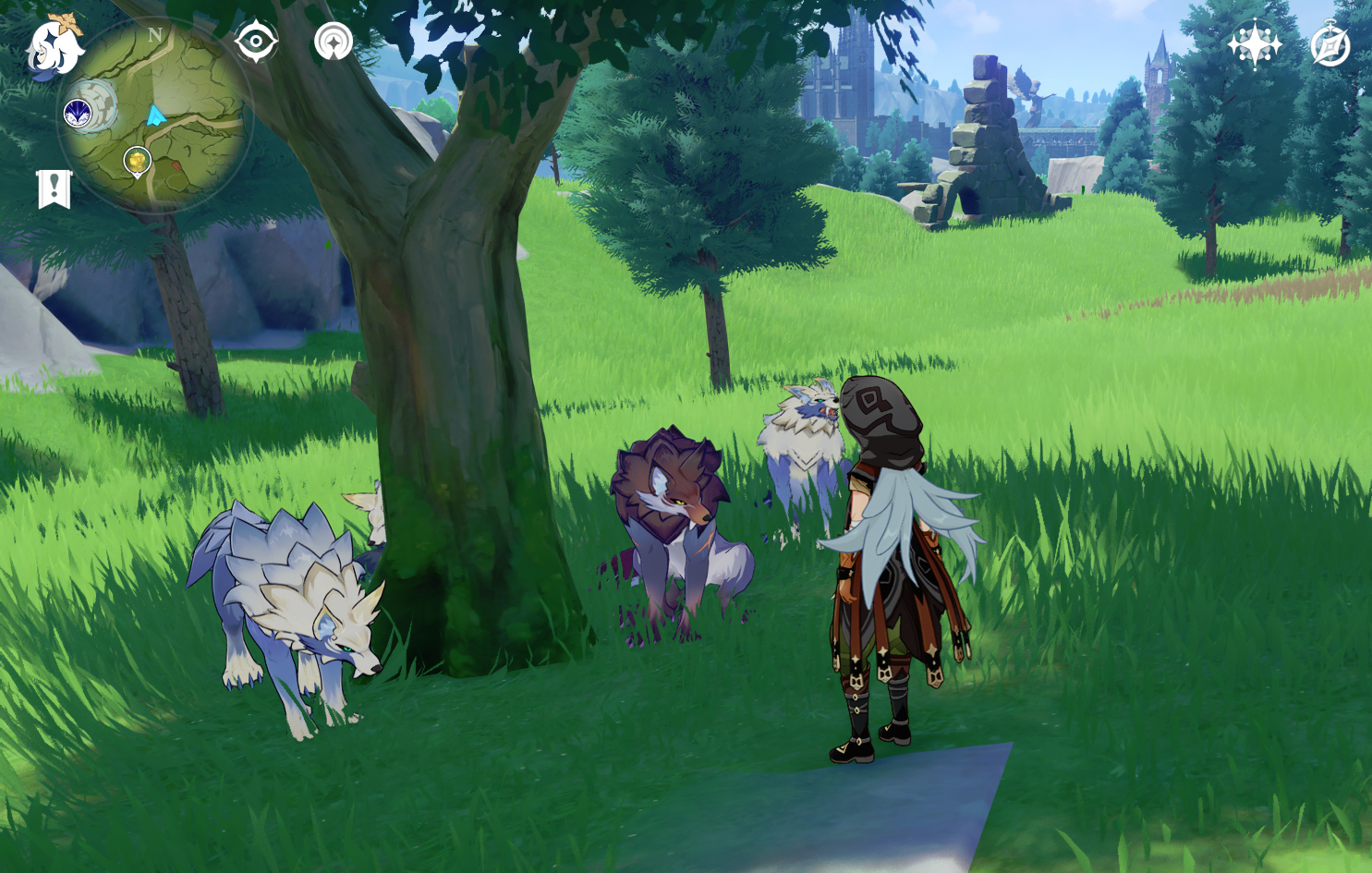
Task: Activate the Elemental Sight eye icon
Action: coord(256,42)
